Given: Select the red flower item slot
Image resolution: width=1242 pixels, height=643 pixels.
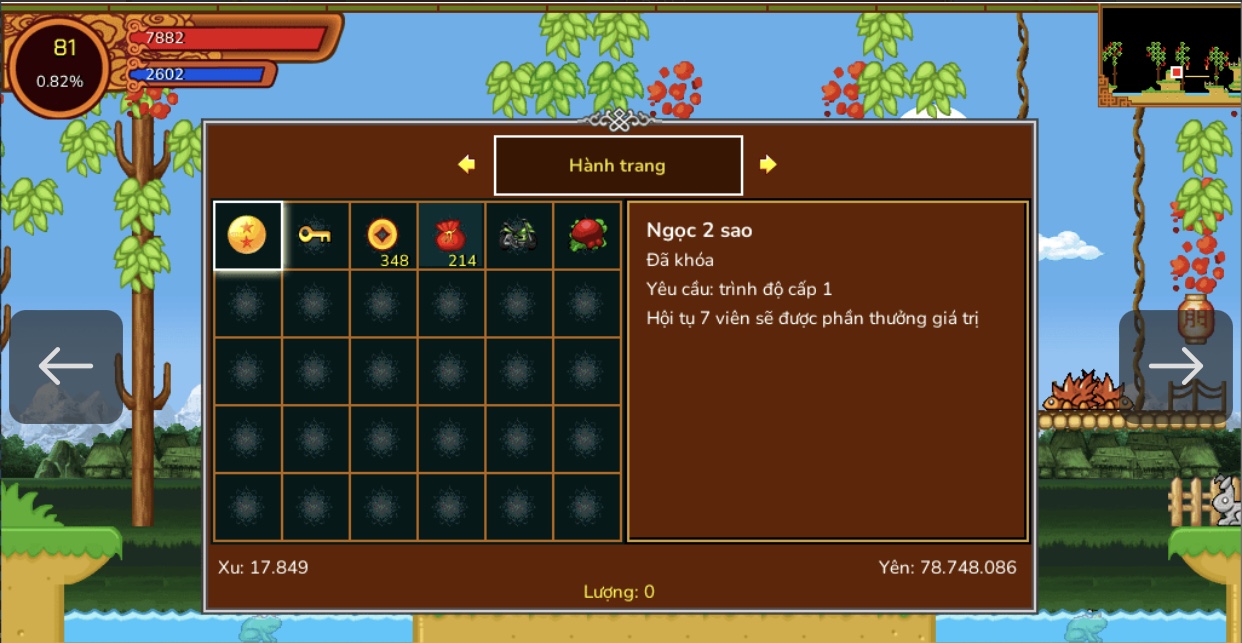Looking at the screenshot, I should [586, 236].
